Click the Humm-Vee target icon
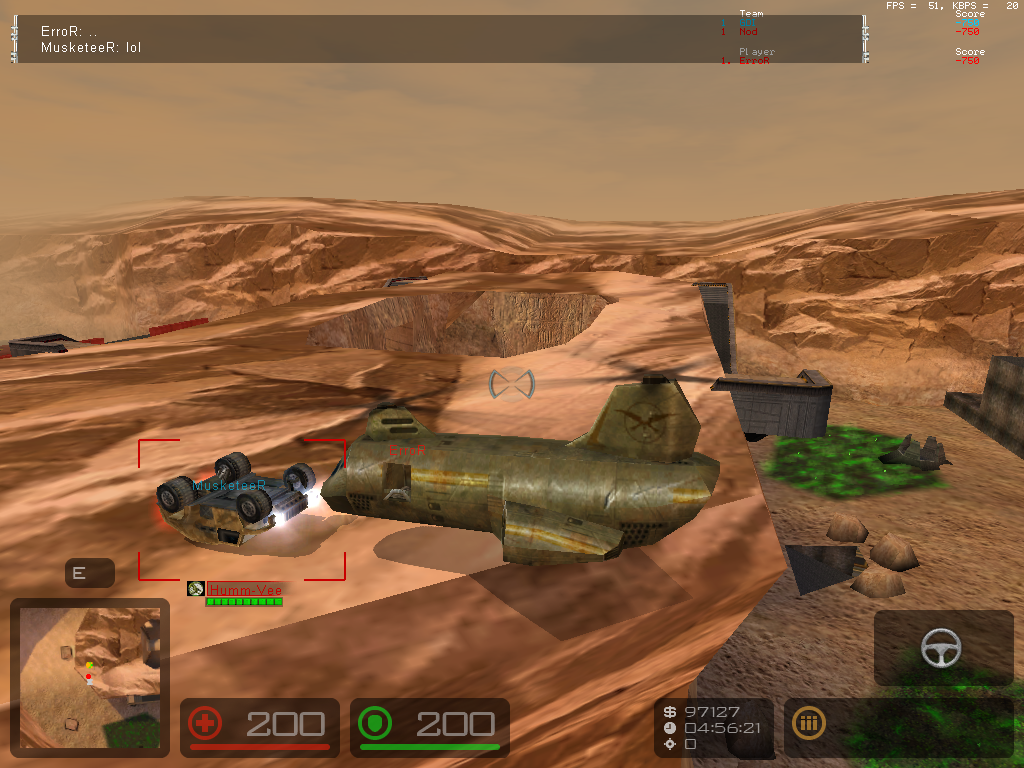Image resolution: width=1024 pixels, height=768 pixels. click(x=196, y=590)
